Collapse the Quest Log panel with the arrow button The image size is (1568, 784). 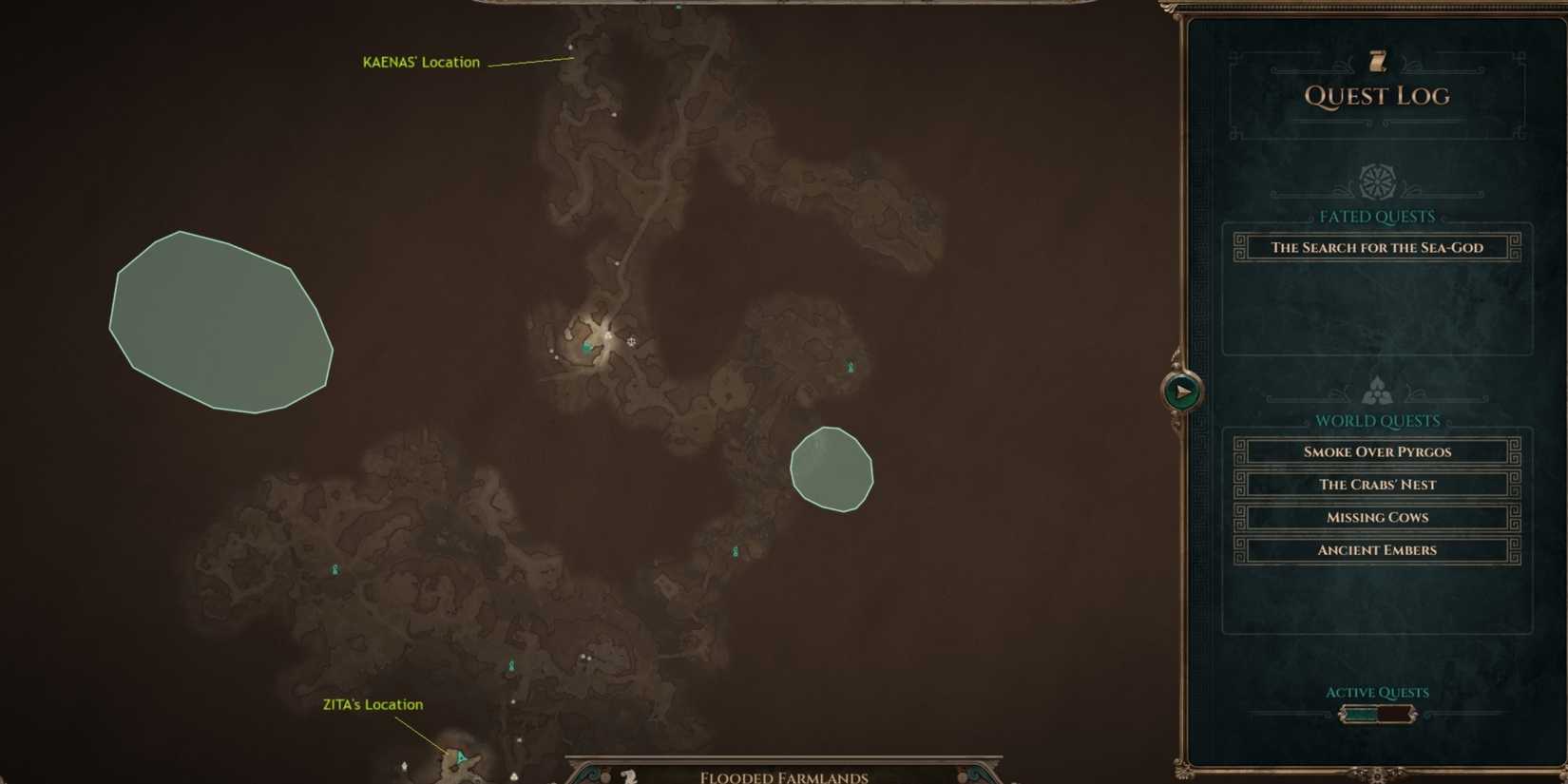(1181, 390)
